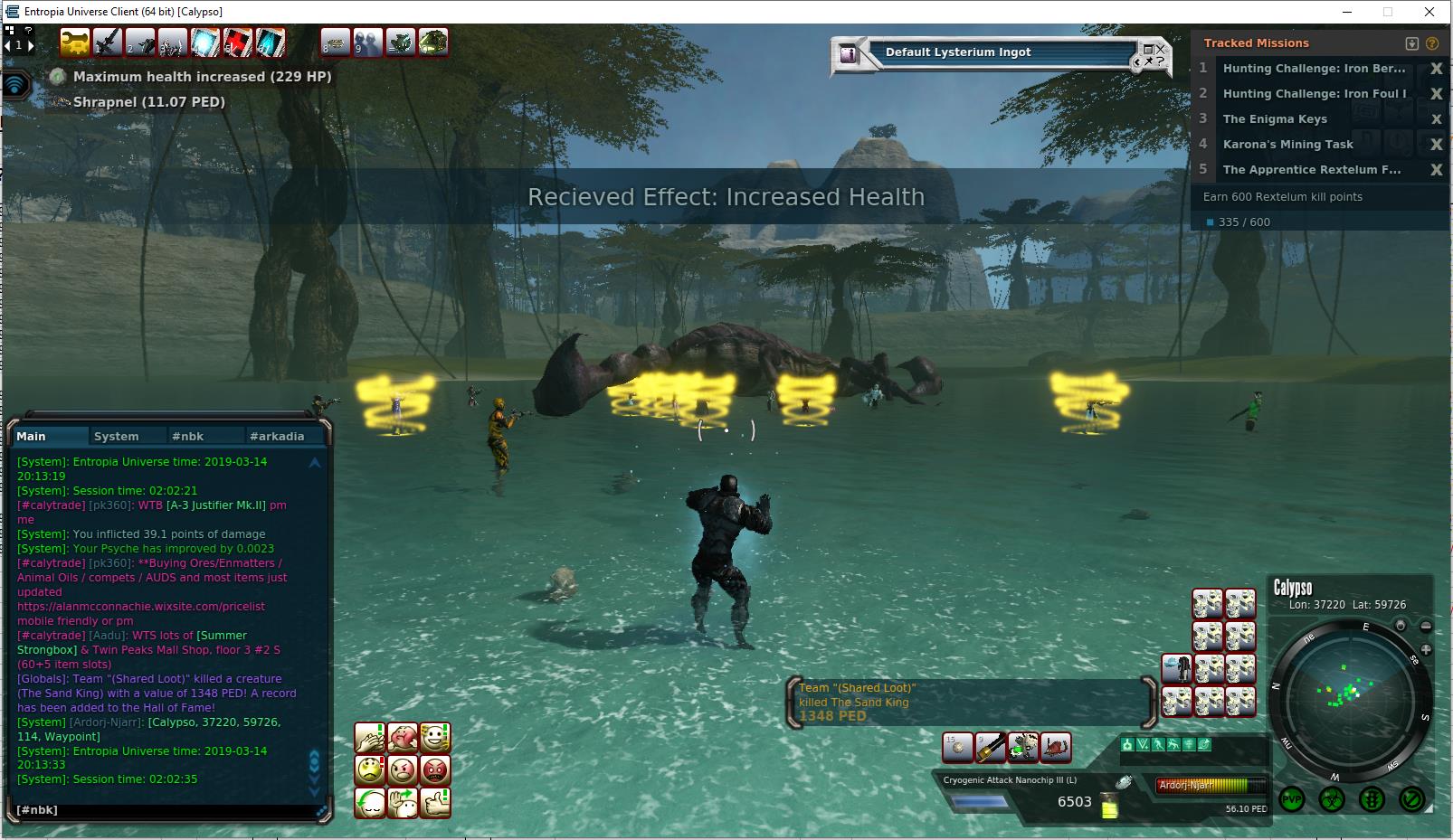This screenshot has height=840, width=1453.
Task: Toggle the green PVP indicator button
Action: tap(1292, 799)
